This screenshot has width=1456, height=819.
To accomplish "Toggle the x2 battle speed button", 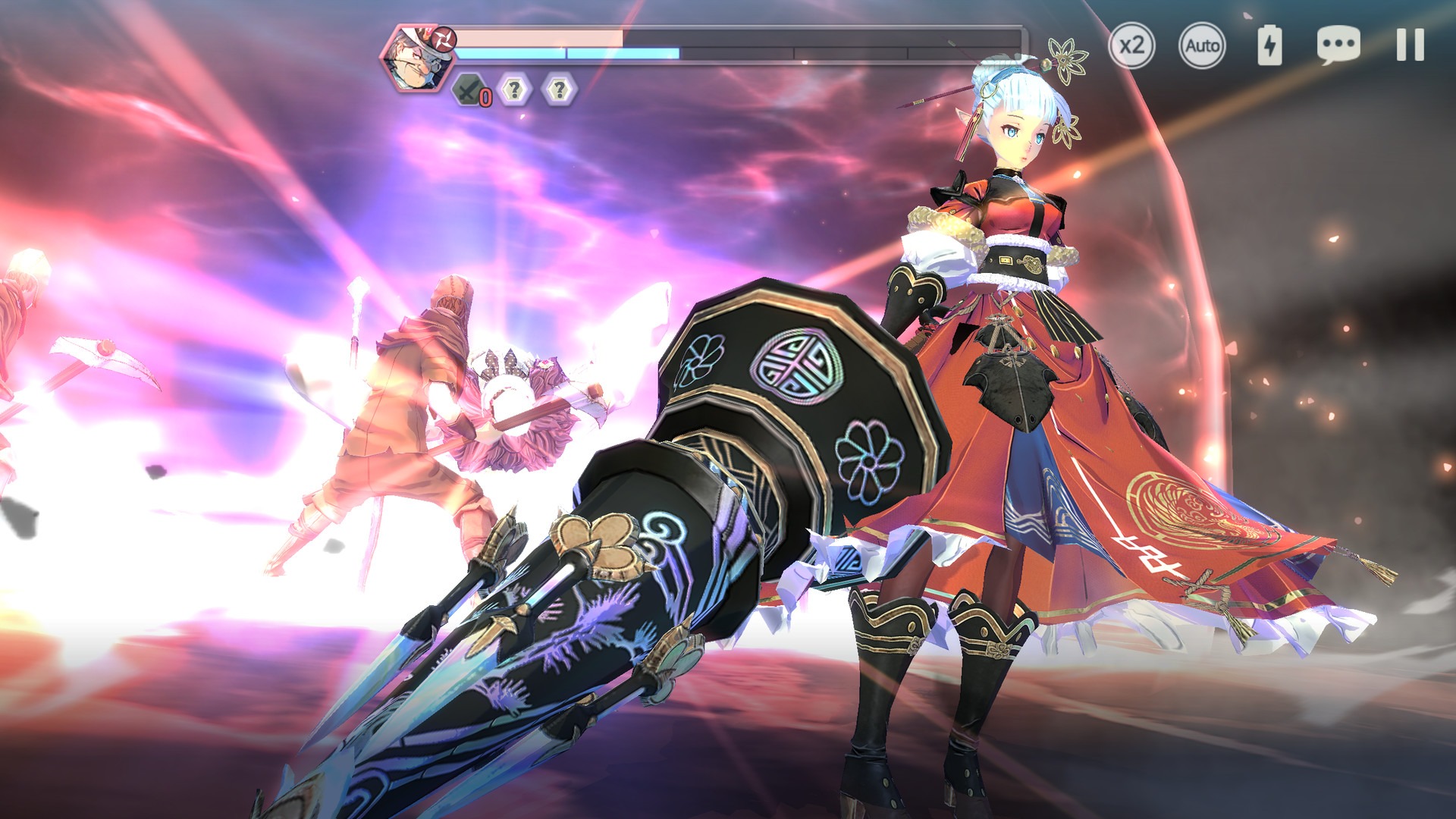I will [x=1131, y=45].
